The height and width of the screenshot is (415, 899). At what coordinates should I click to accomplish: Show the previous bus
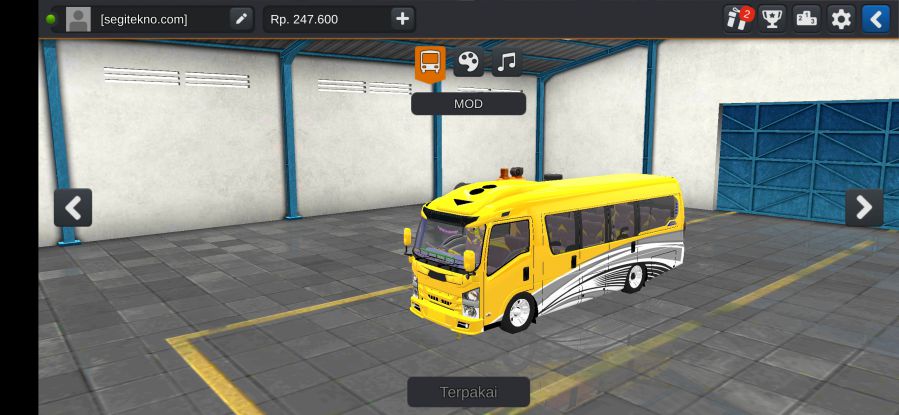click(x=73, y=207)
